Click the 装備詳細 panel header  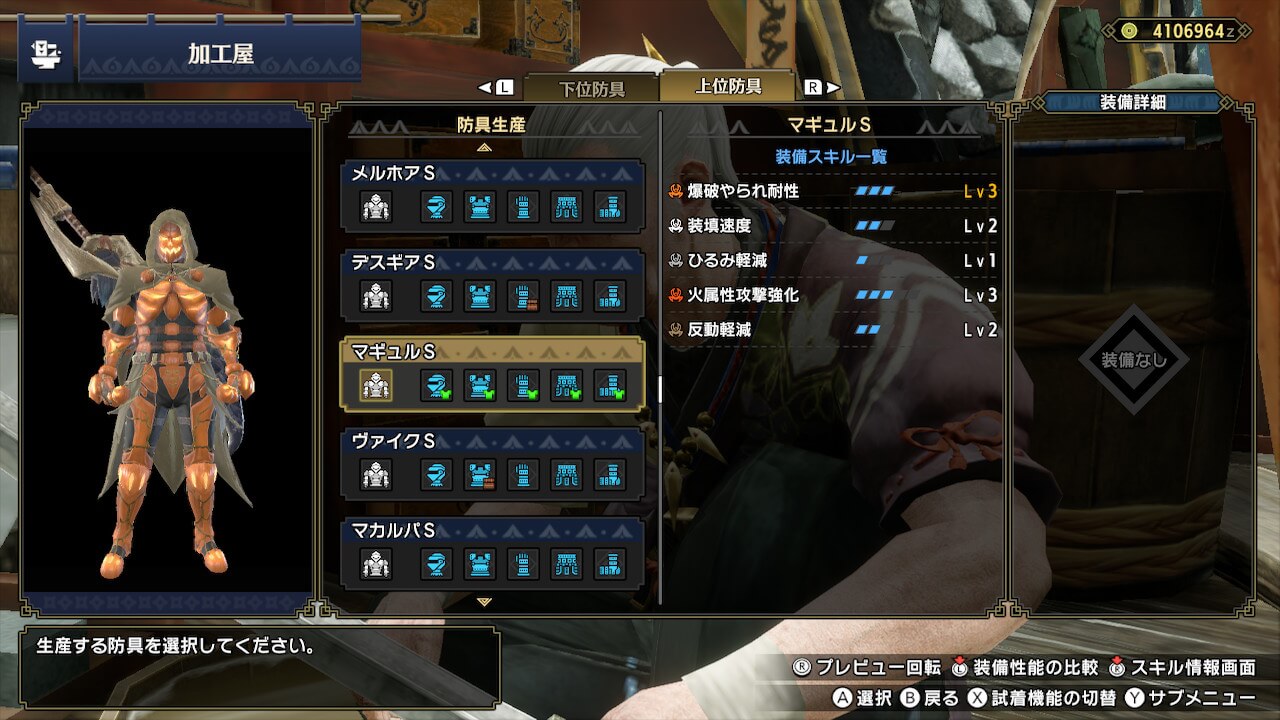1132,102
